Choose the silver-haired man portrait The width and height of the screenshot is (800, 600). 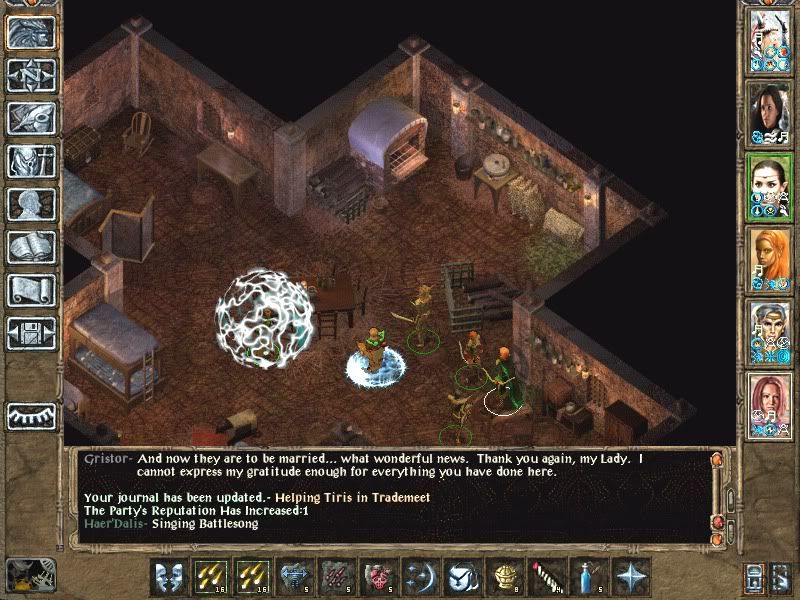point(769,332)
